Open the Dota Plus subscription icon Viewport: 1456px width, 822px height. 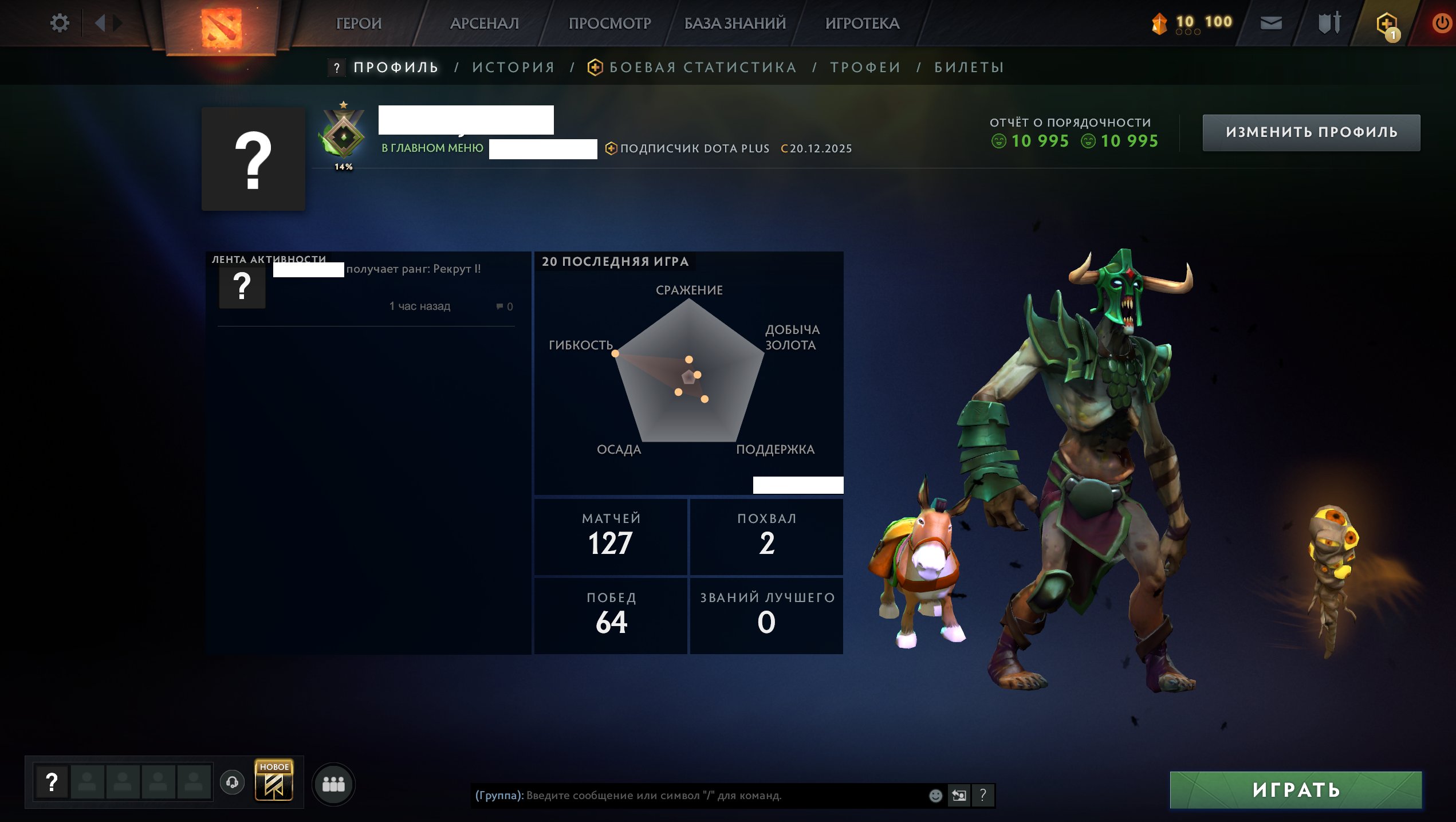coord(1388,23)
